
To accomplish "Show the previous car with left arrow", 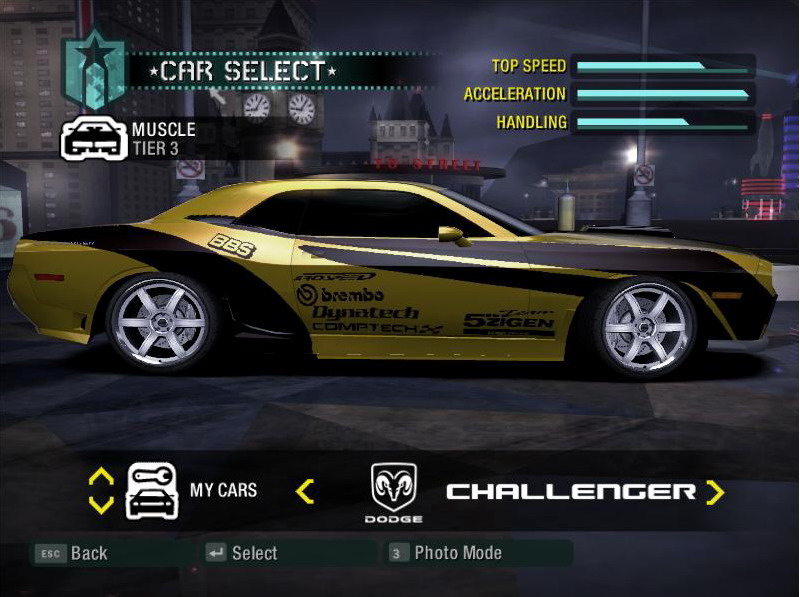I will [x=305, y=491].
